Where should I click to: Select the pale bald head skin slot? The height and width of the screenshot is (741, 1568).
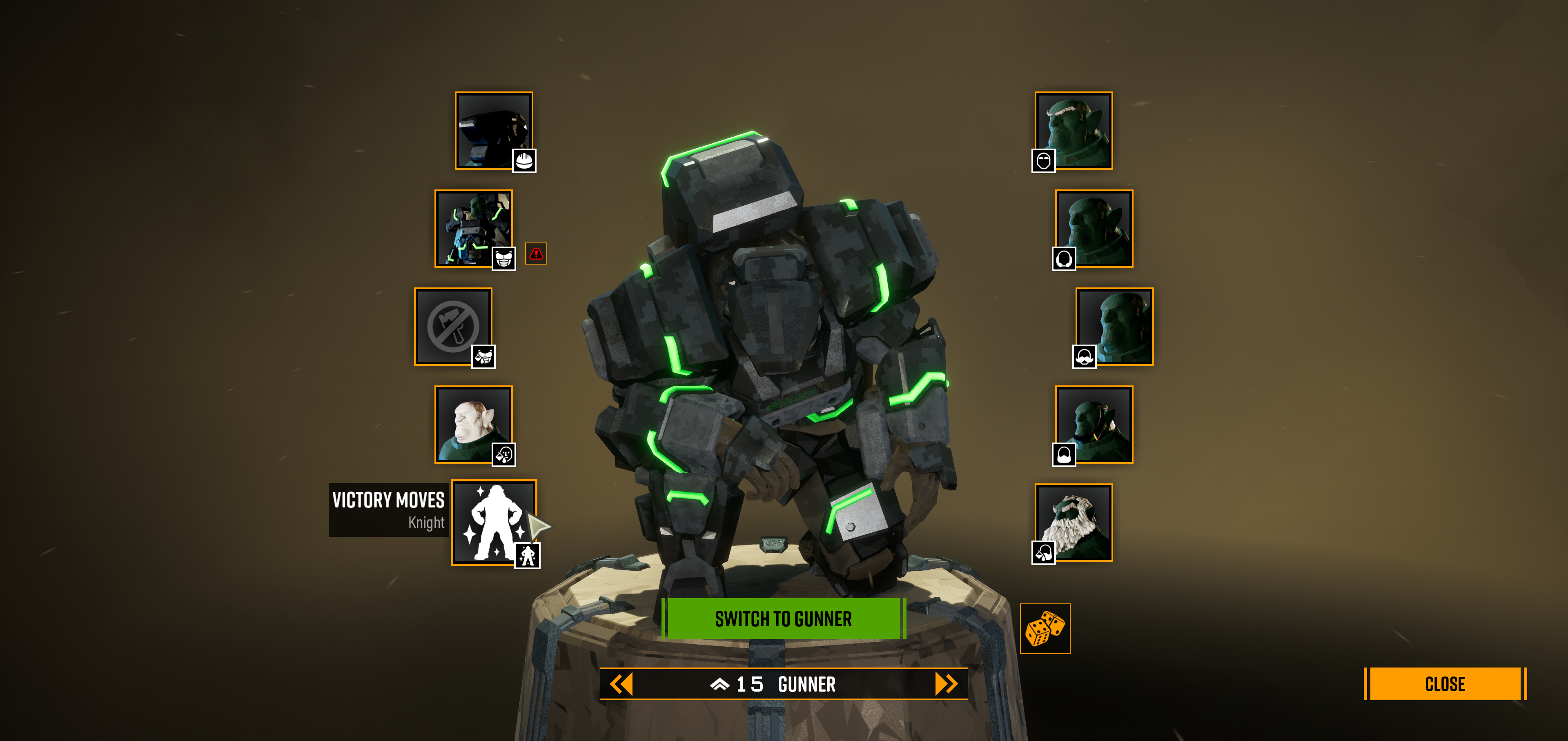pyautogui.click(x=473, y=424)
